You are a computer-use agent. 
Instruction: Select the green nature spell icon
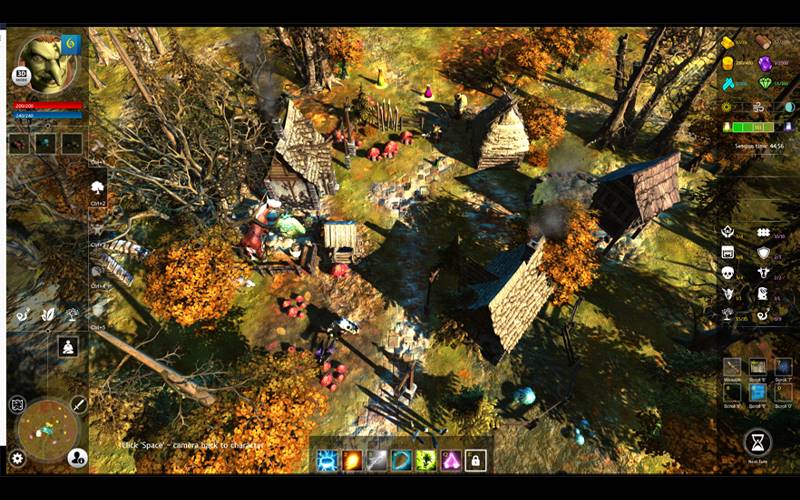coord(426,460)
